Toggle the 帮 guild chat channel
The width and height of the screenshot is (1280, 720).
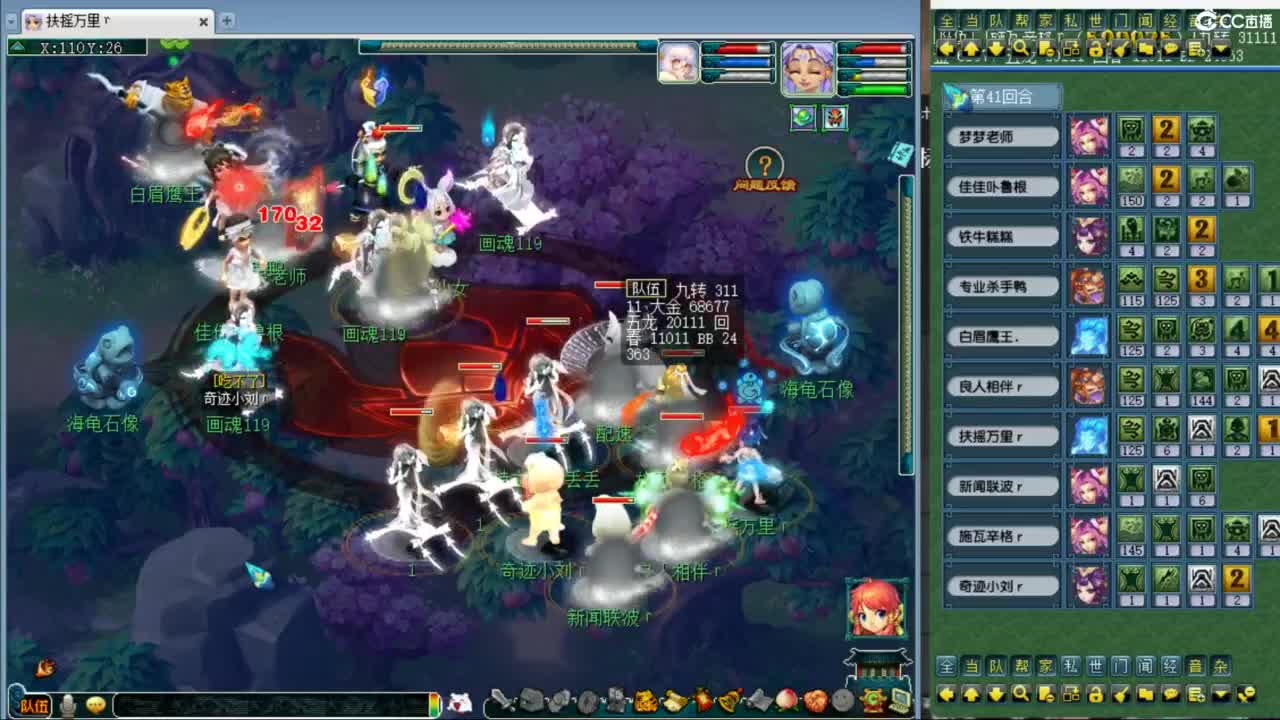point(1021,666)
